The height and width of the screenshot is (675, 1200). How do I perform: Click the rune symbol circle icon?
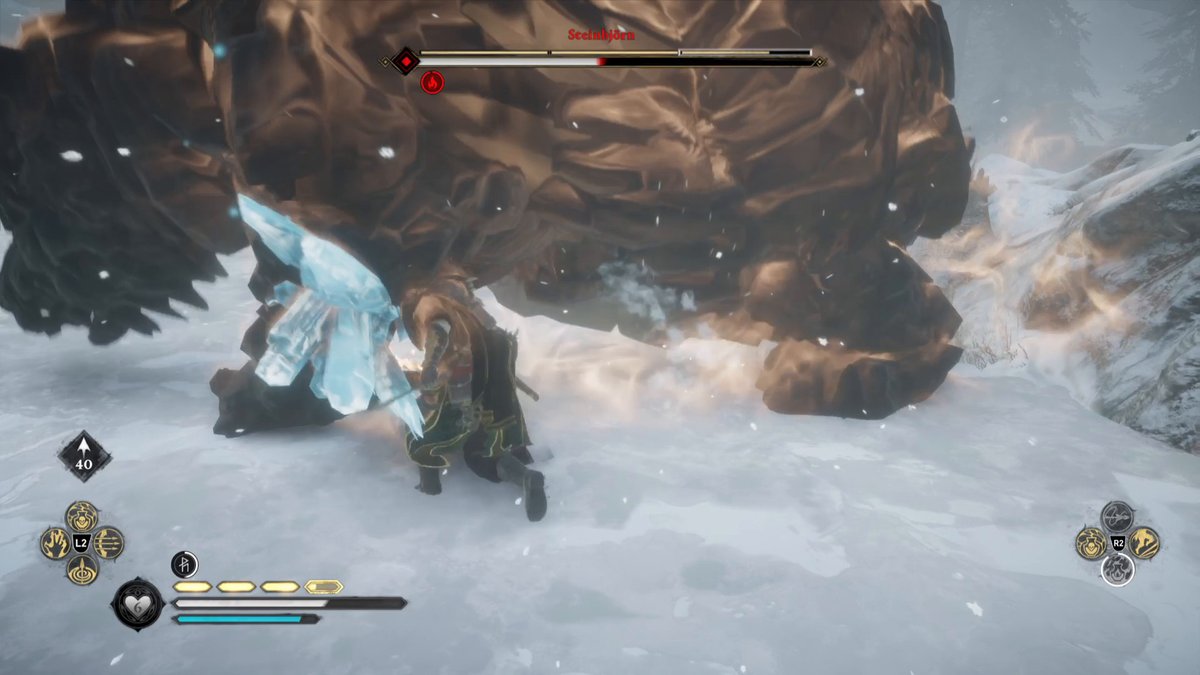[184, 564]
